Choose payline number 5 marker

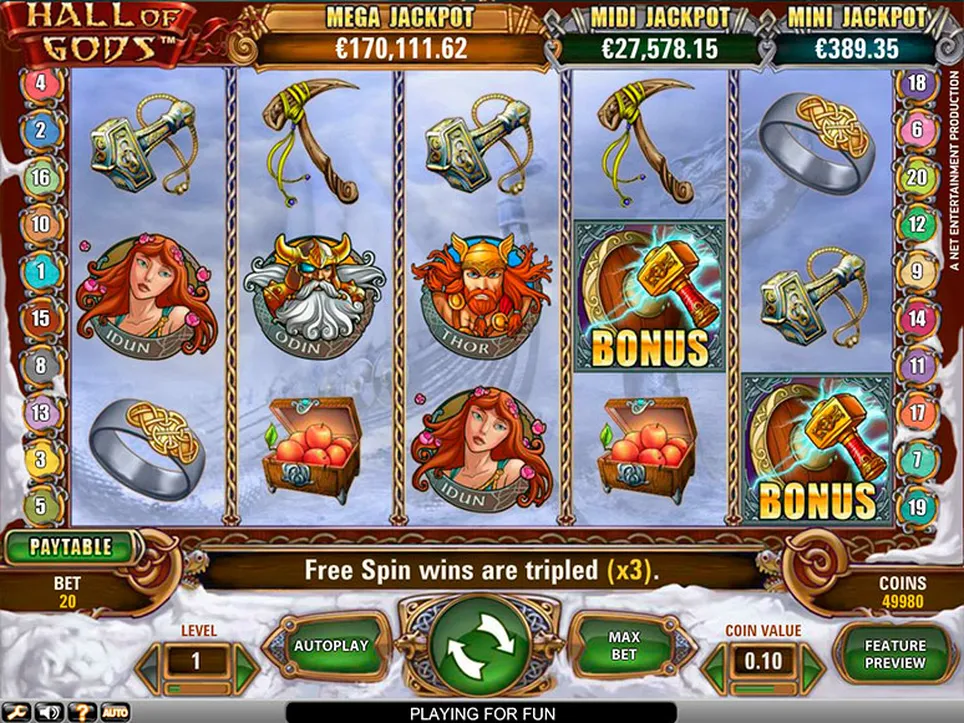41,506
